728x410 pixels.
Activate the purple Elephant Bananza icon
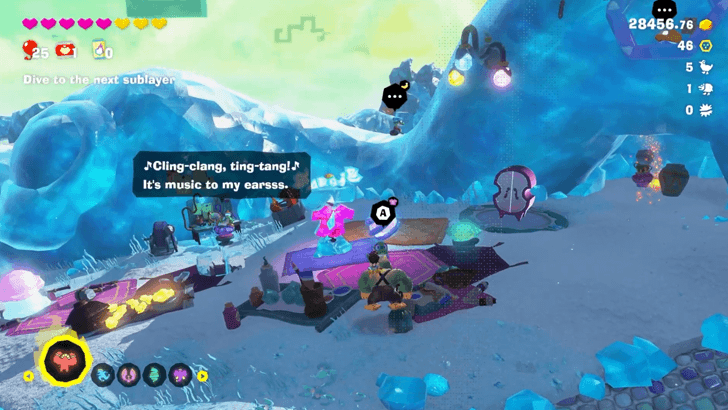(180, 375)
